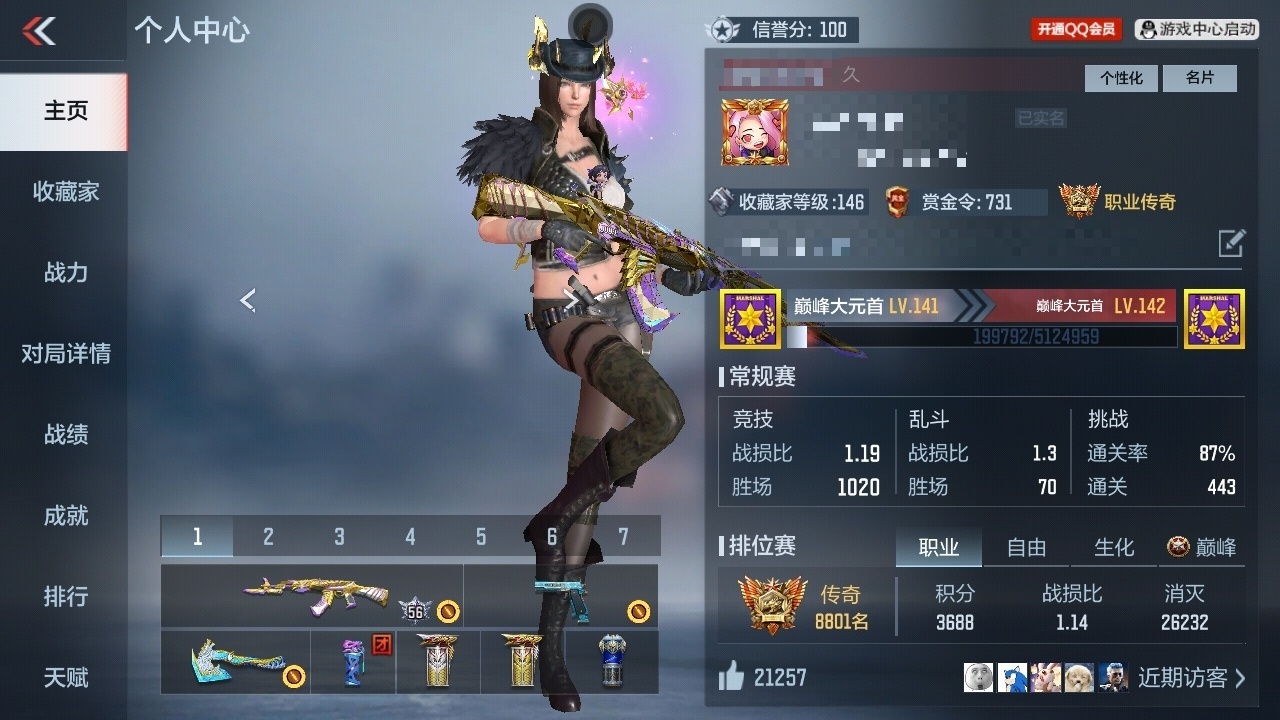Edit the profile signature with pencil icon
Screen dimensions: 1280x720
coord(1231,243)
